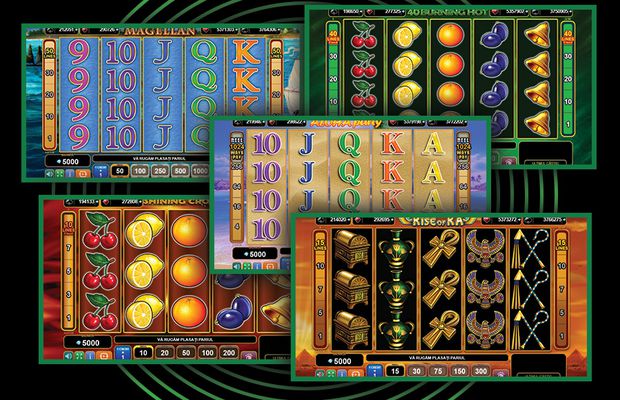Choose the 30 bet in Rise of Ra
The width and height of the screenshot is (620, 400).
(x=416, y=371)
